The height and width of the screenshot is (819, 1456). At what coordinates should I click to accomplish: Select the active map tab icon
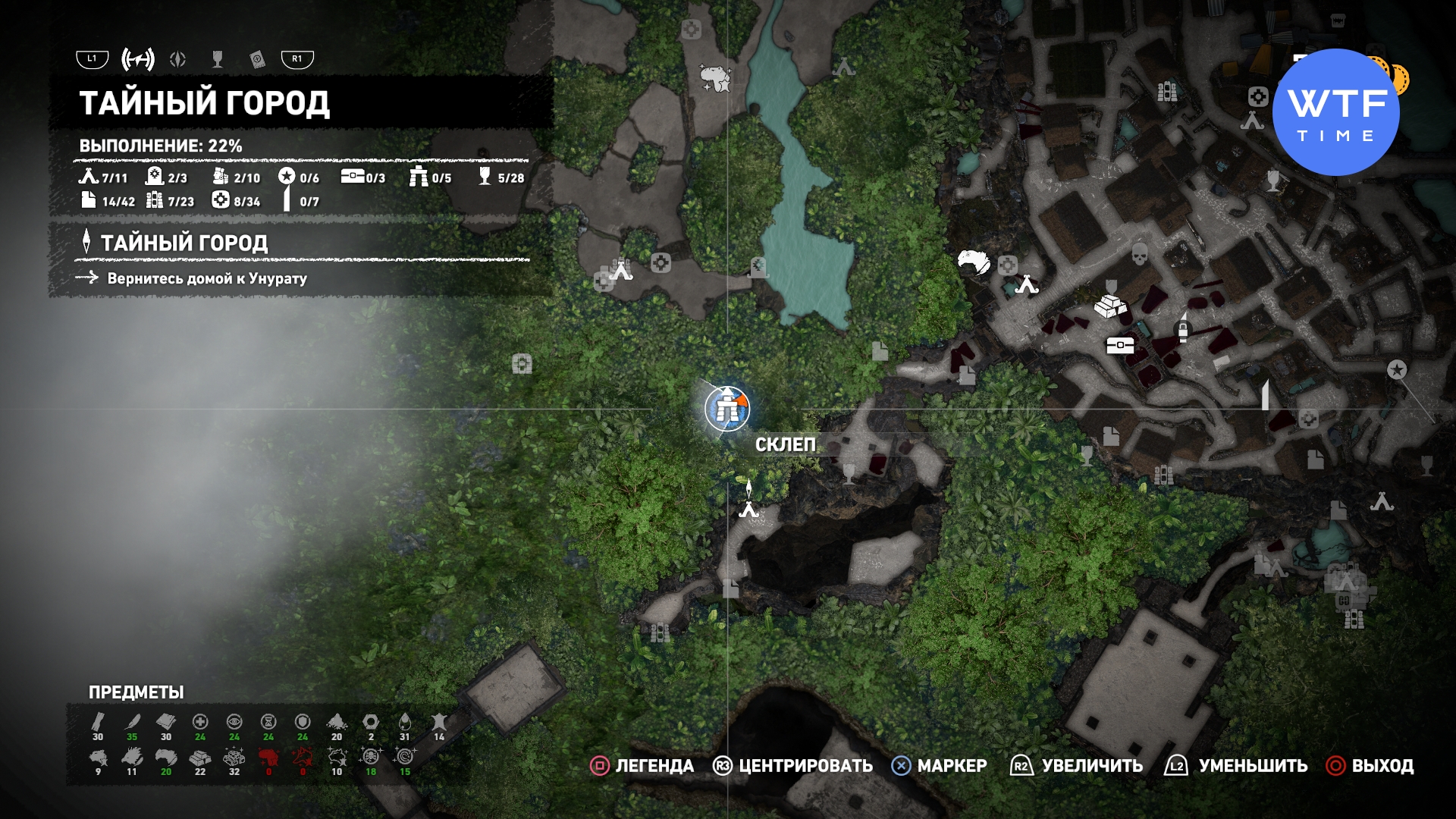click(138, 59)
